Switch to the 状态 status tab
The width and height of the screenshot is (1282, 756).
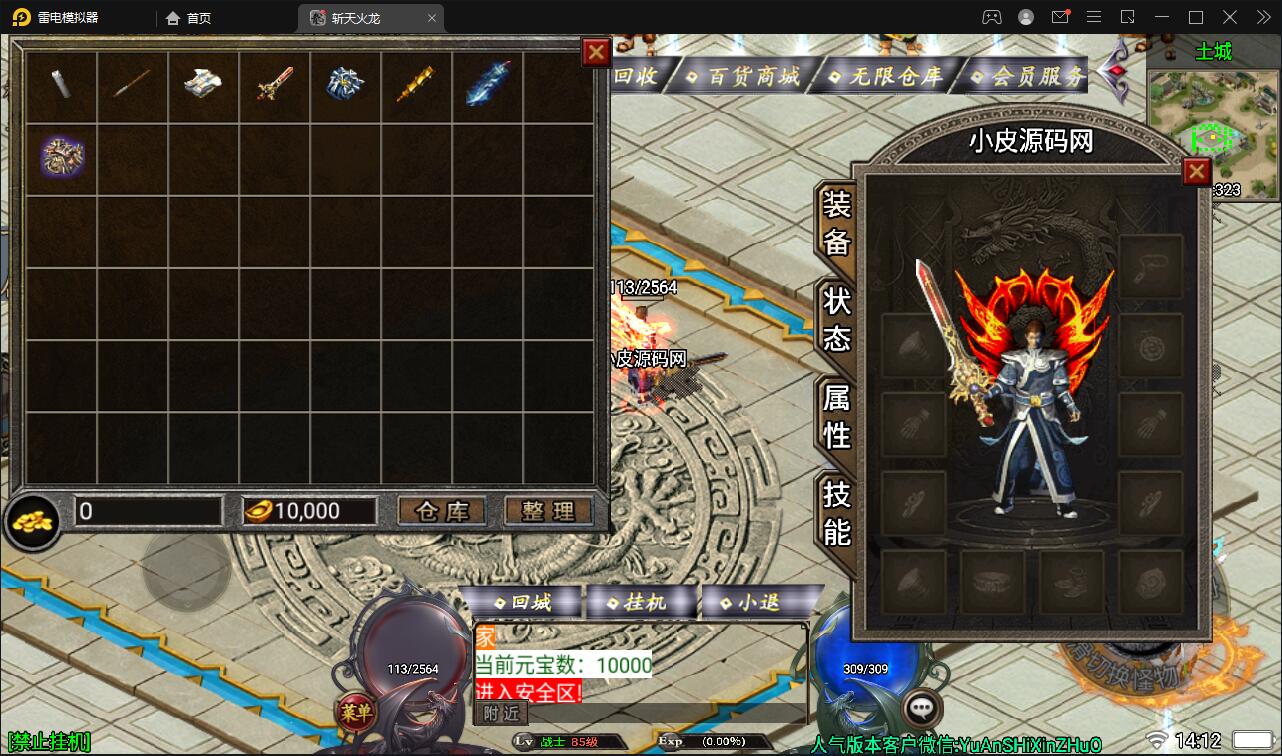[836, 319]
